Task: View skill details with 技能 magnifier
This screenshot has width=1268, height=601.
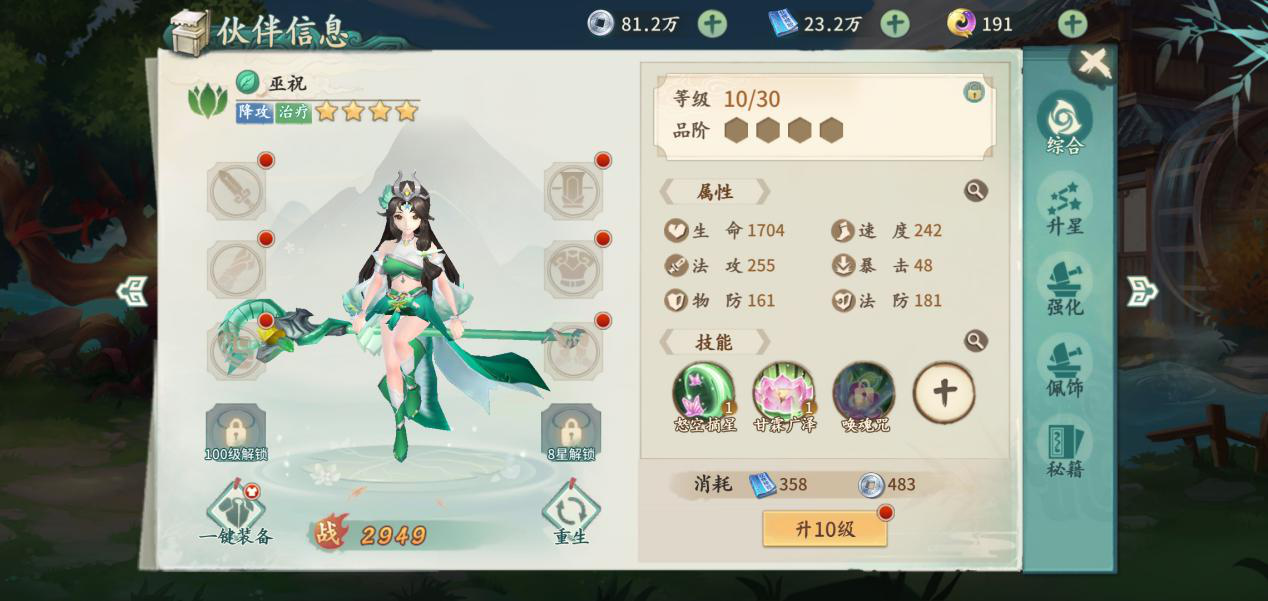Action: (x=975, y=341)
